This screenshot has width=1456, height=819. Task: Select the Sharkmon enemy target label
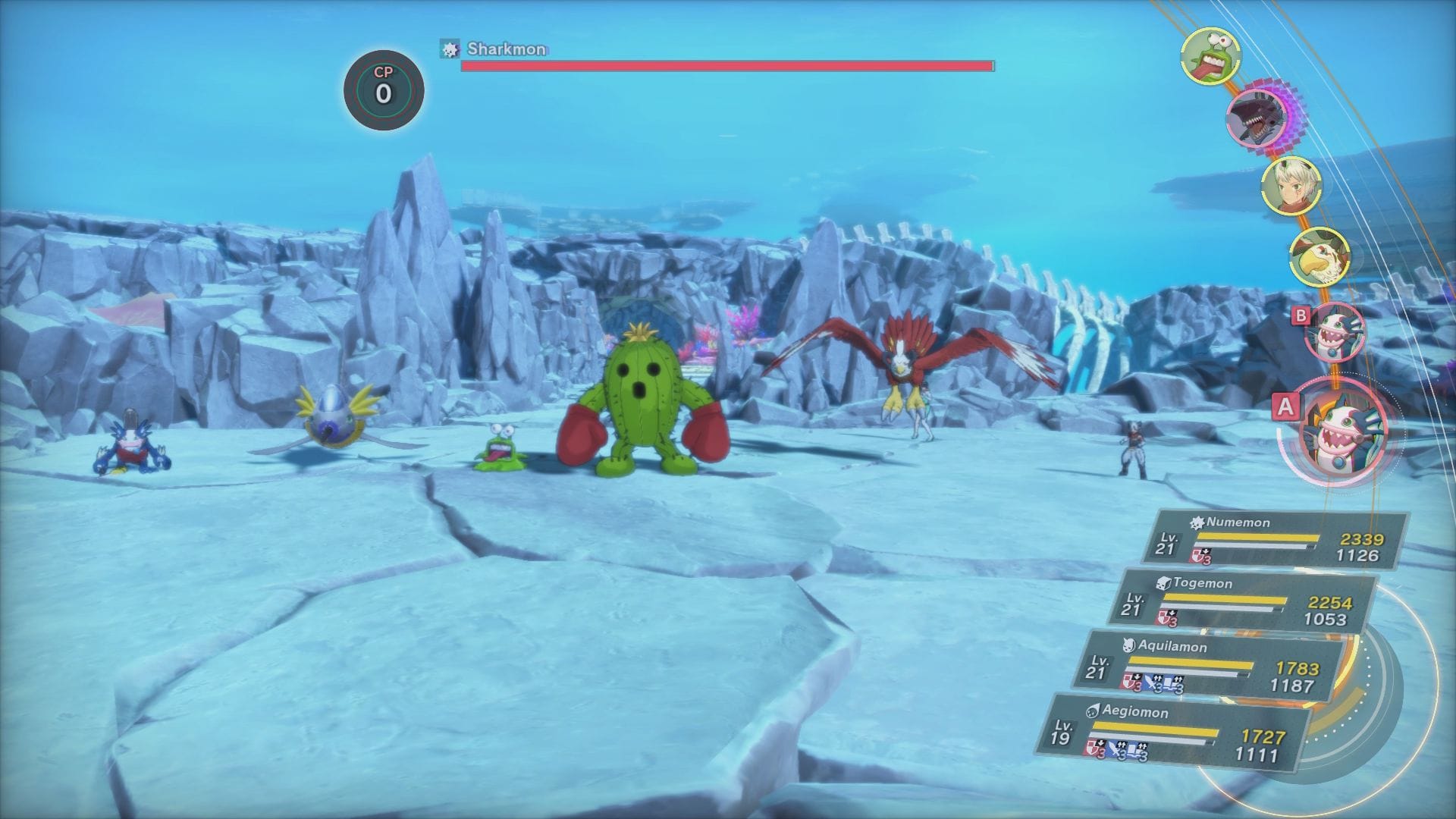coord(506,49)
